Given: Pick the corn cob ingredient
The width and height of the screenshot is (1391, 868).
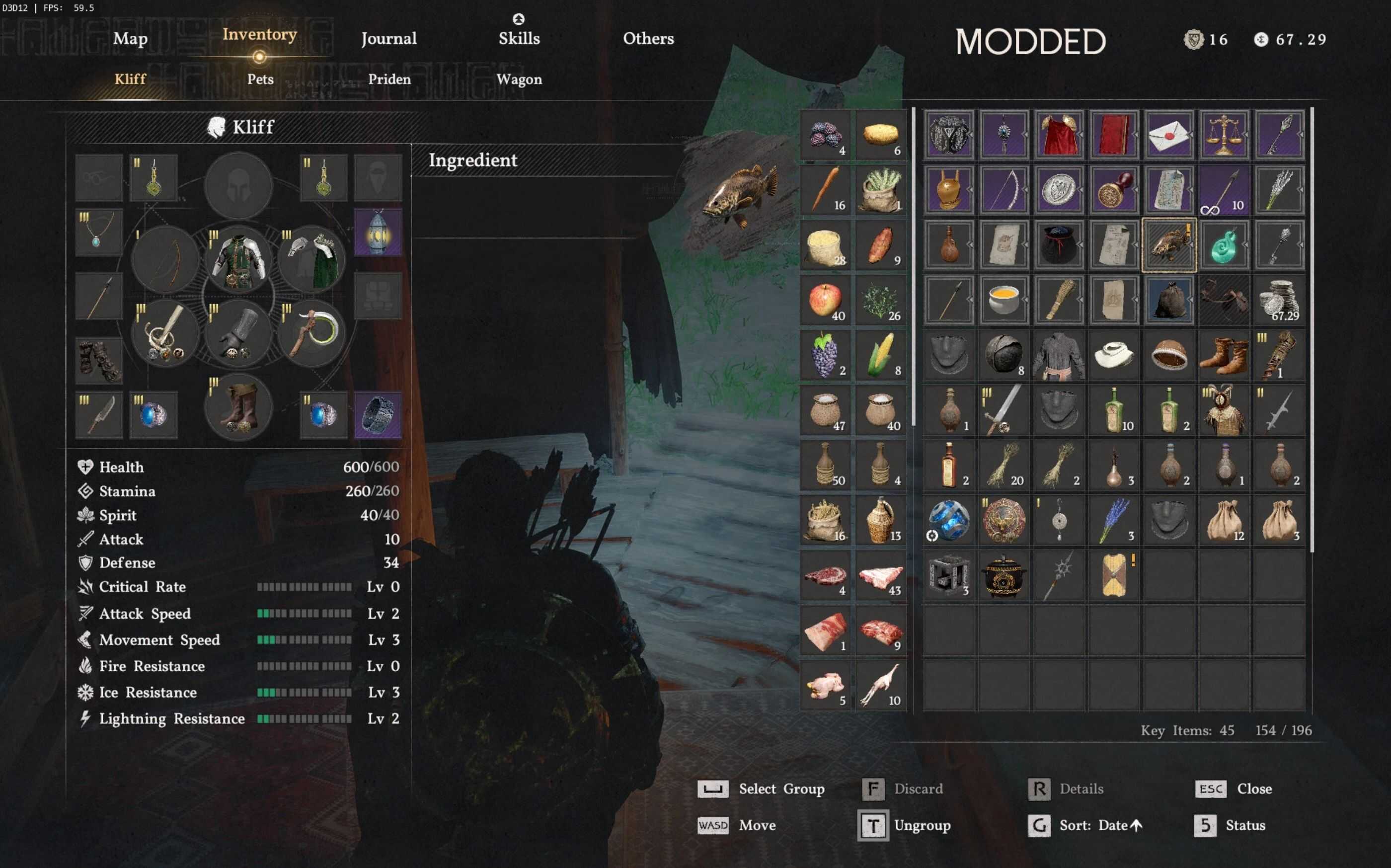Looking at the screenshot, I should click(880, 355).
